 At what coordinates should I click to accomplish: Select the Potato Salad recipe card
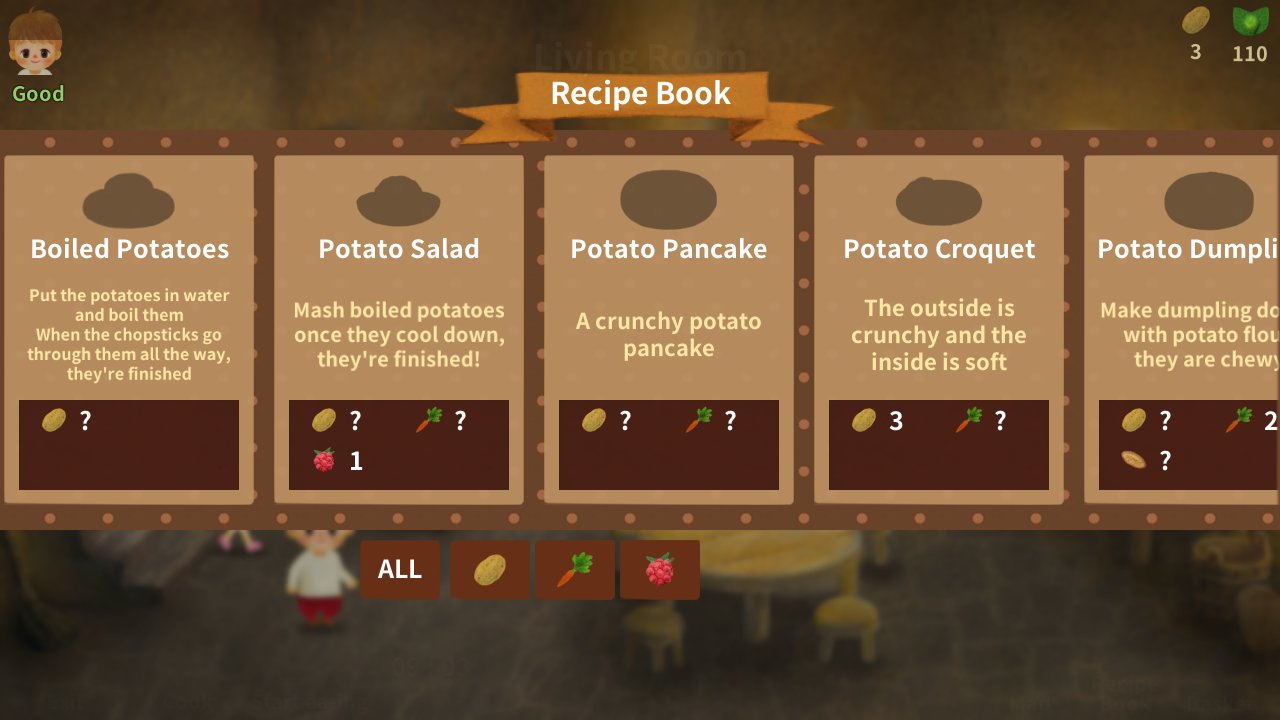(x=399, y=328)
